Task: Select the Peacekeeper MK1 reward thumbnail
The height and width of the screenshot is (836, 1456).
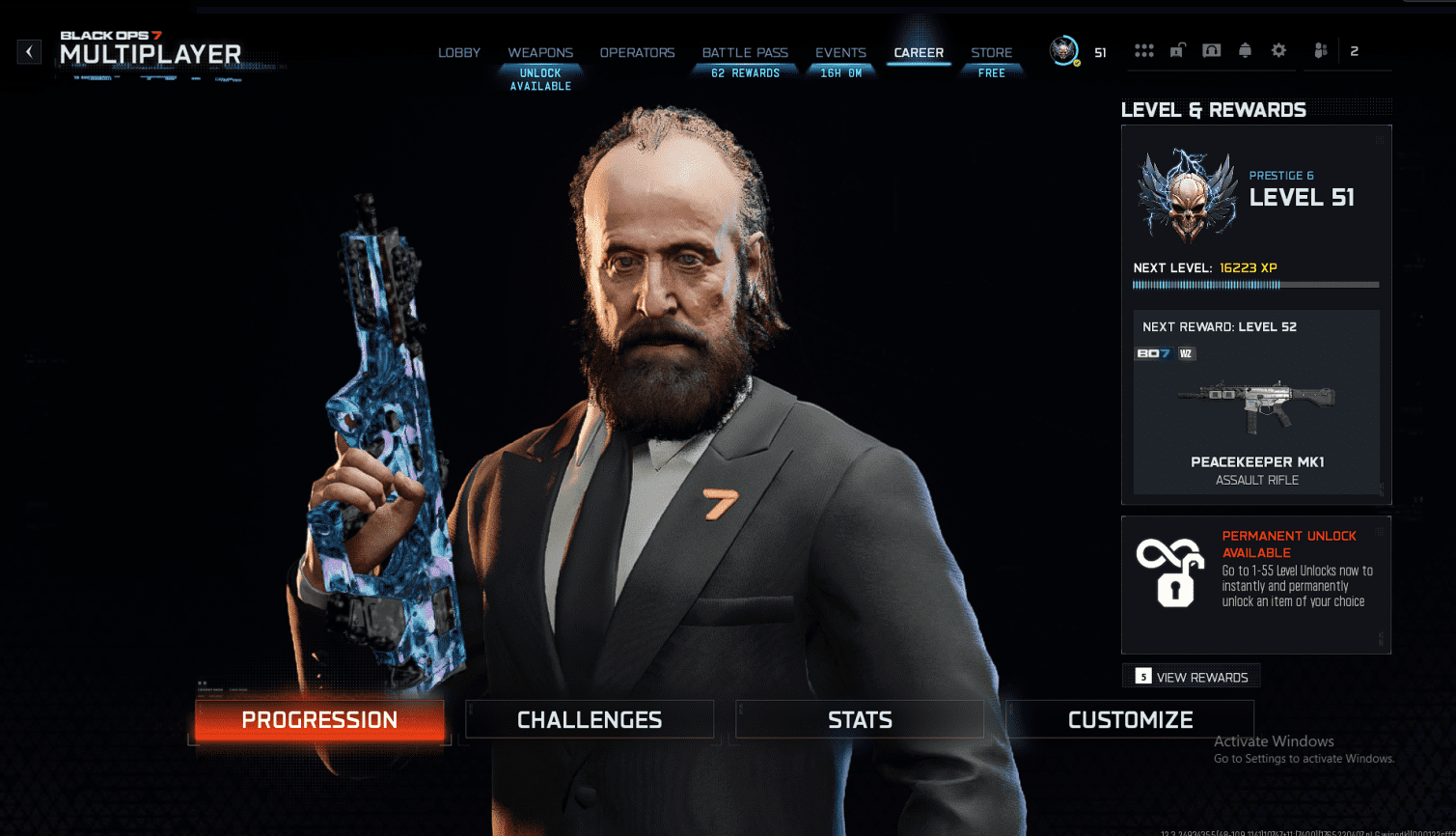Action: (x=1254, y=405)
